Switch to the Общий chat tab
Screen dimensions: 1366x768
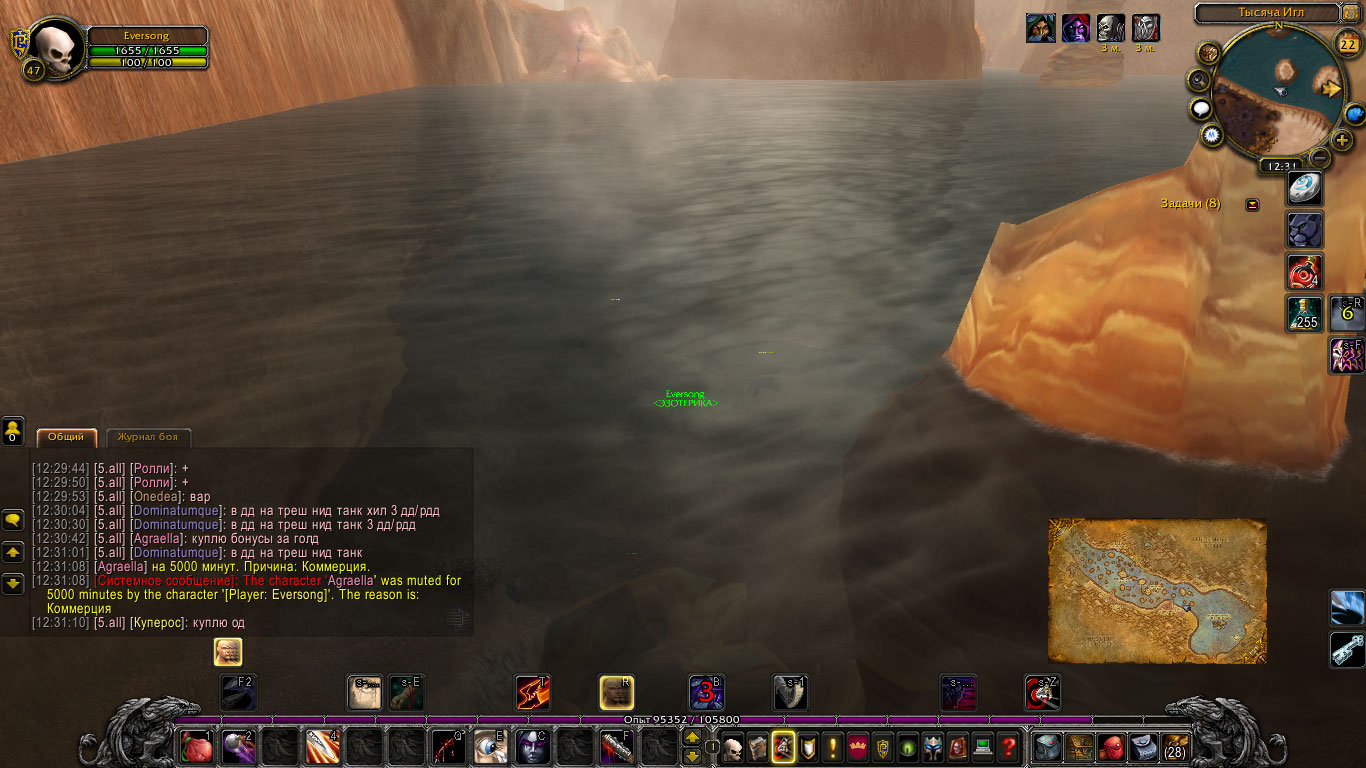[x=66, y=438]
